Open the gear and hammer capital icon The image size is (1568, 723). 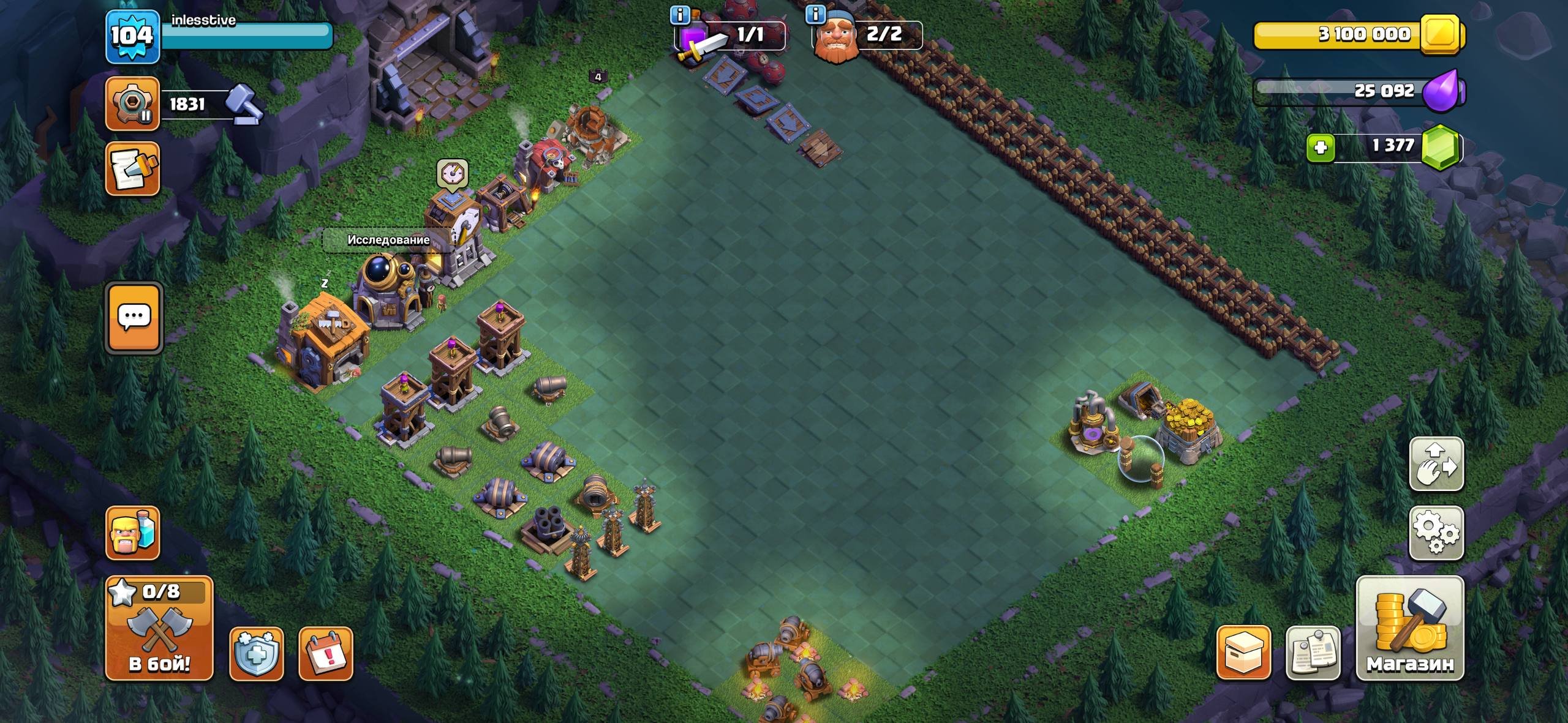click(132, 103)
